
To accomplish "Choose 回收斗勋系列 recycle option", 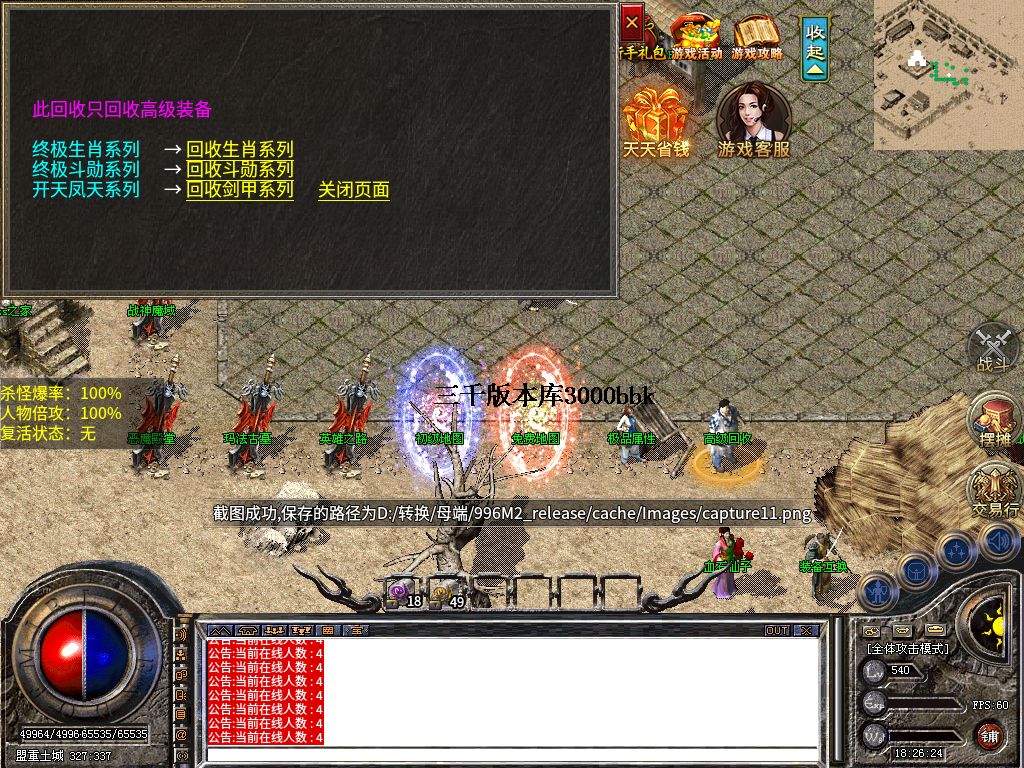I will coord(240,170).
